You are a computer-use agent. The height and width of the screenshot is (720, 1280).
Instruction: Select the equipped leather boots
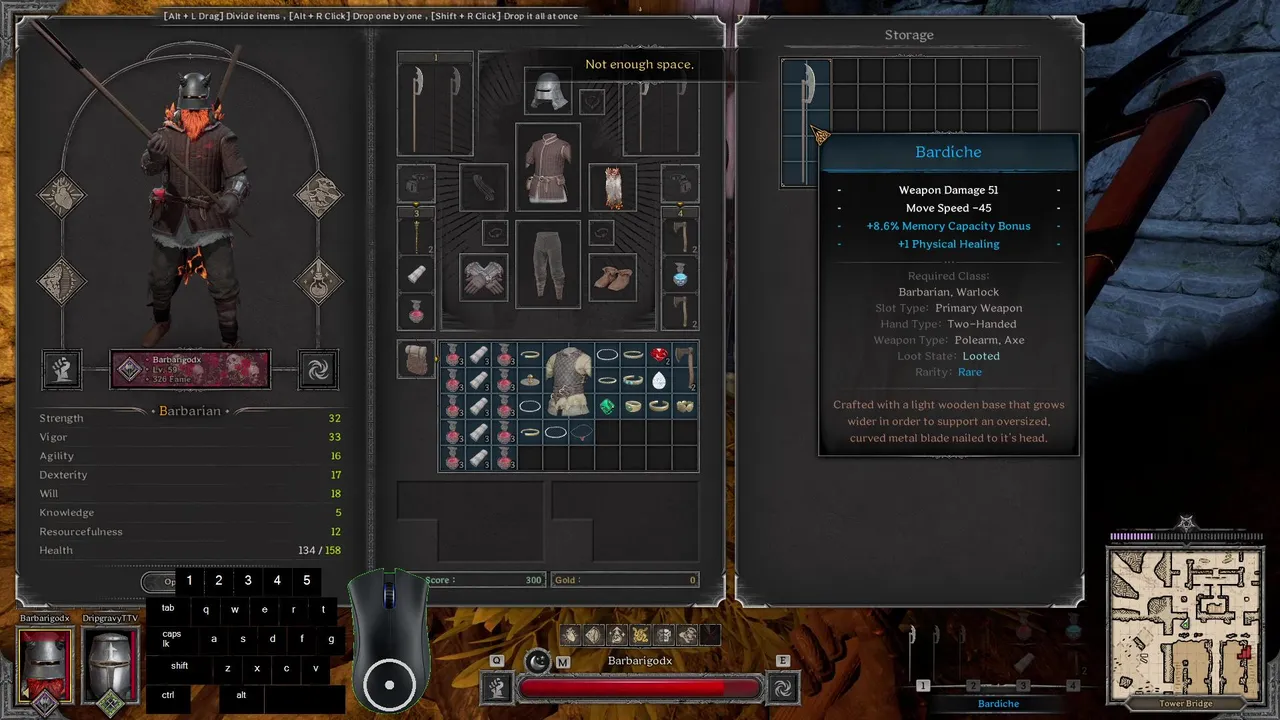pos(612,277)
